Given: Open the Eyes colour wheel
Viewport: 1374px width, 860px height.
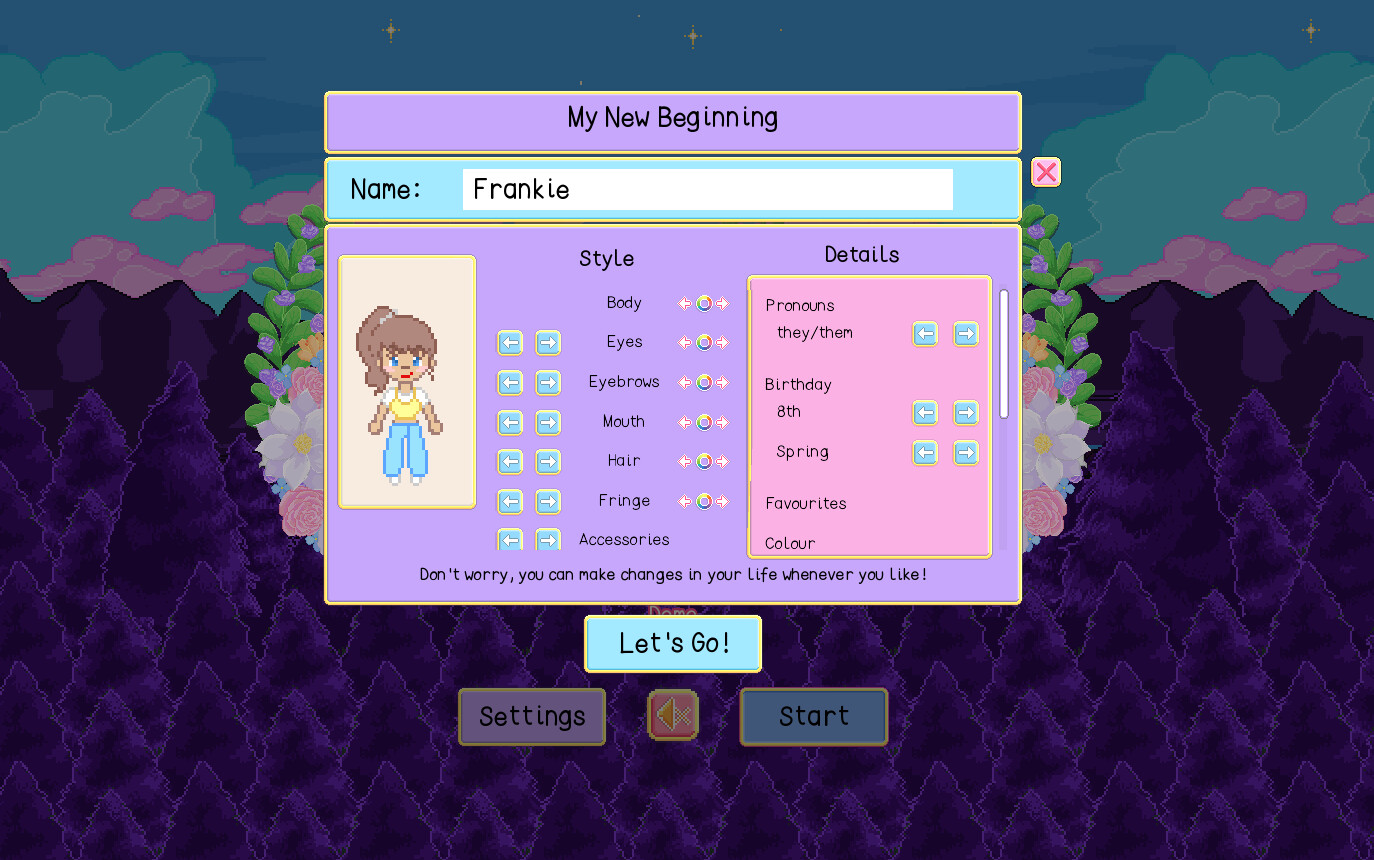Looking at the screenshot, I should click(703, 342).
